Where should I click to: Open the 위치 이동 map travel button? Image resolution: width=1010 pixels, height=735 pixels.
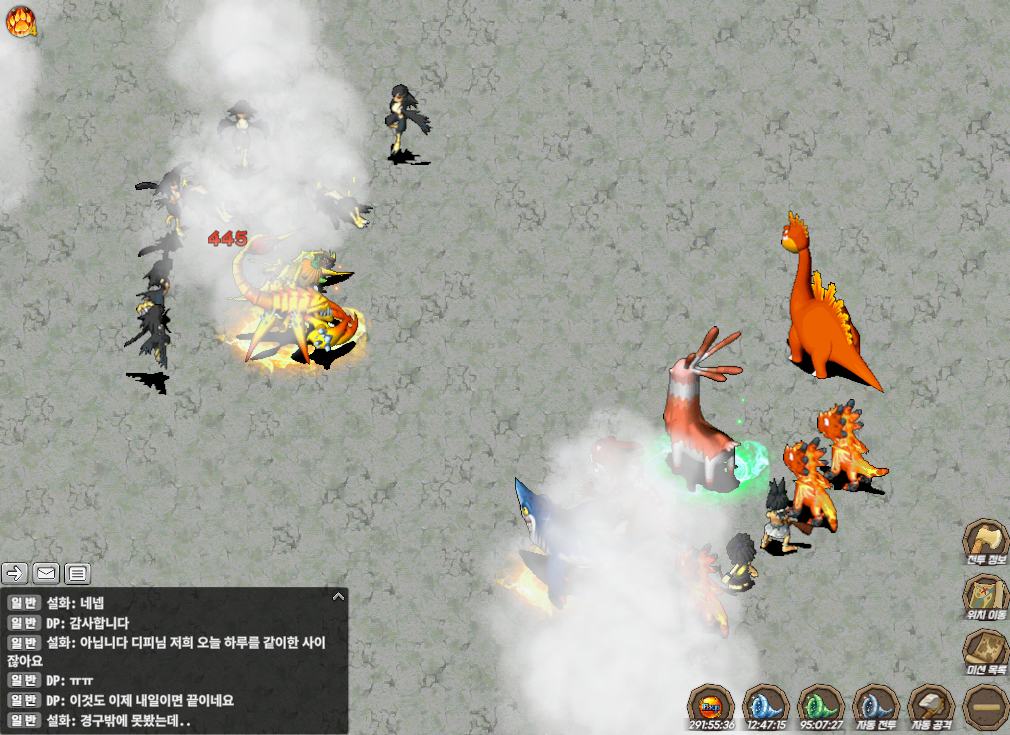(x=985, y=597)
